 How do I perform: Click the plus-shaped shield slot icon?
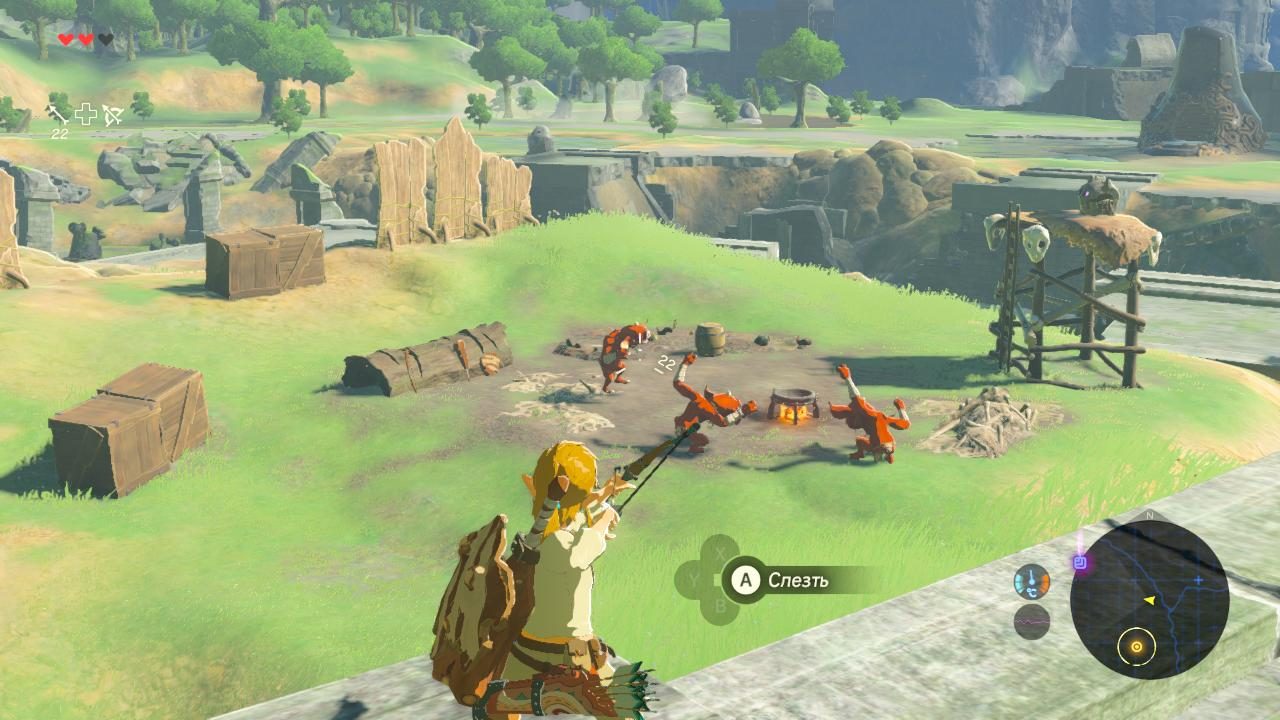coord(87,113)
